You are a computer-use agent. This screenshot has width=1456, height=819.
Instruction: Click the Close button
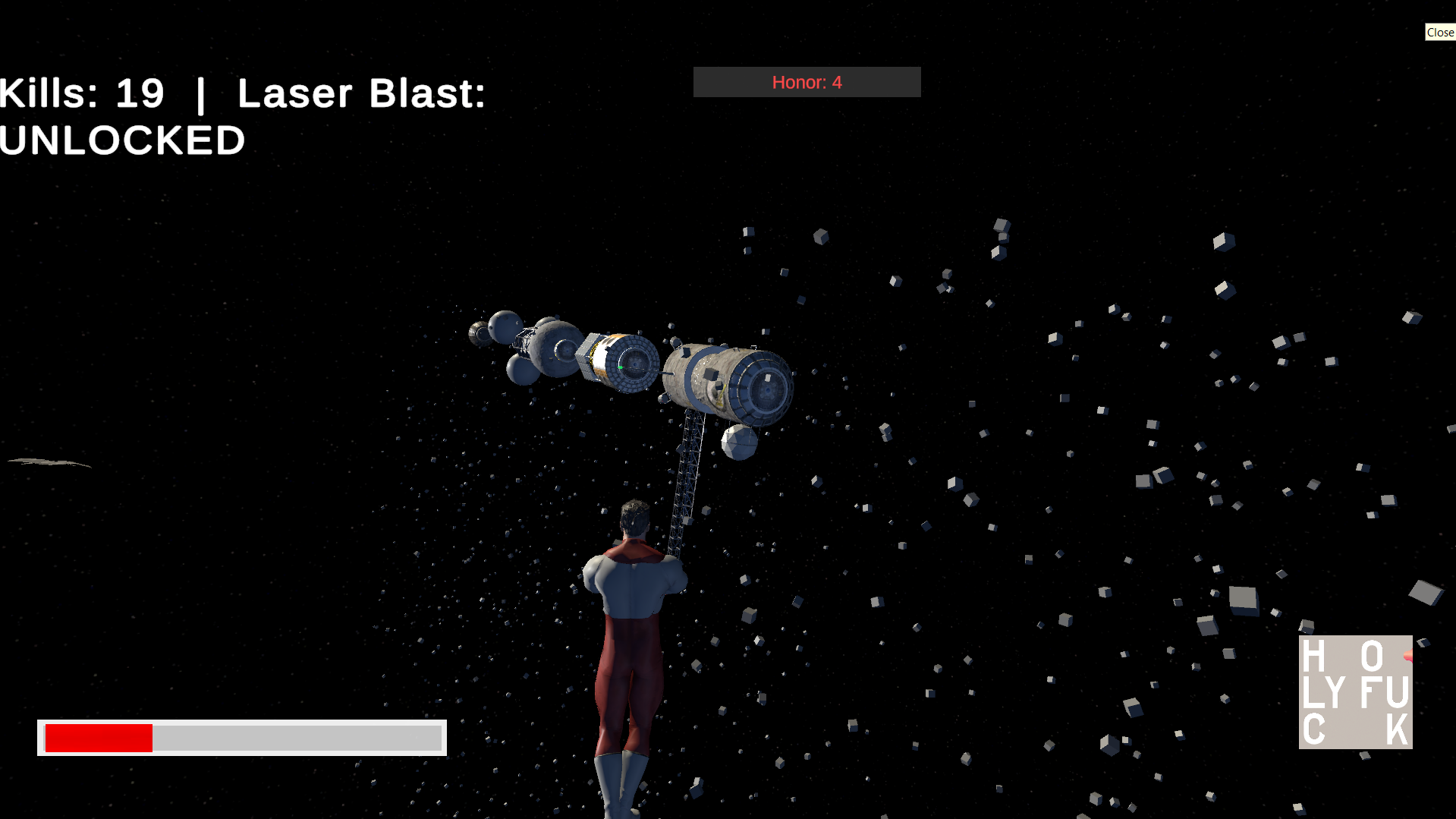click(x=1439, y=32)
